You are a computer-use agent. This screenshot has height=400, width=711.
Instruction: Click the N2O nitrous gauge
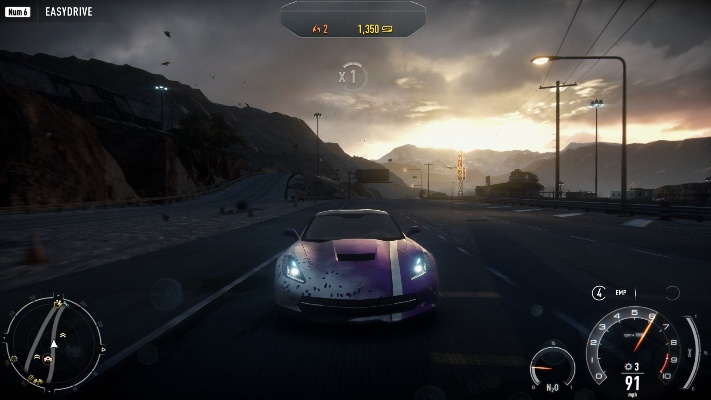pyautogui.click(x=552, y=367)
